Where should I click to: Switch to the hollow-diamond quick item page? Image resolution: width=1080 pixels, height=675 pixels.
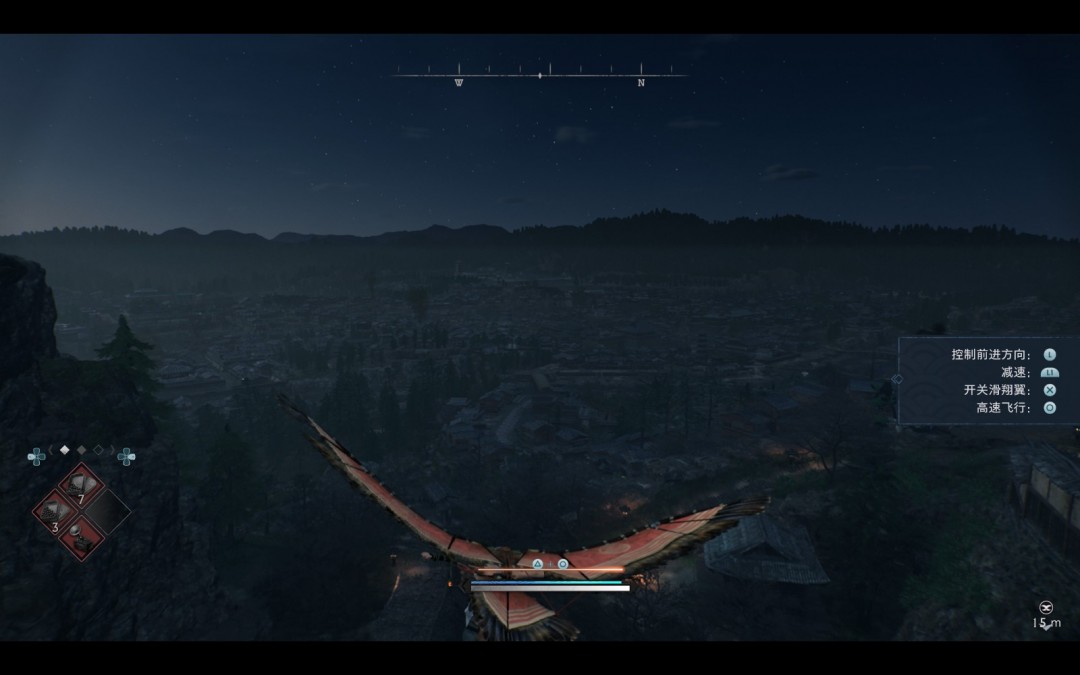click(x=98, y=450)
